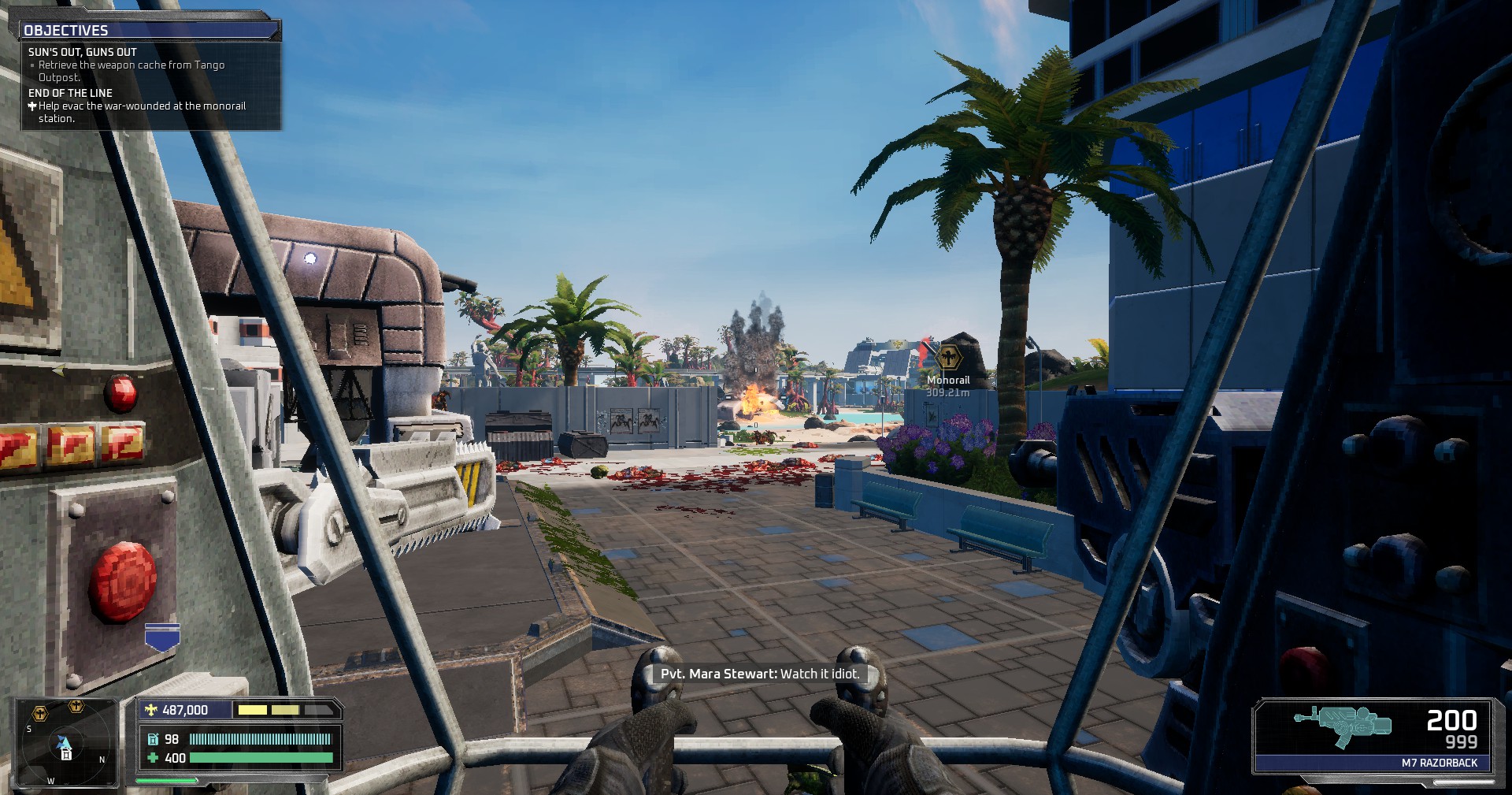
Task: Click the compass minimap
Action: [66, 742]
